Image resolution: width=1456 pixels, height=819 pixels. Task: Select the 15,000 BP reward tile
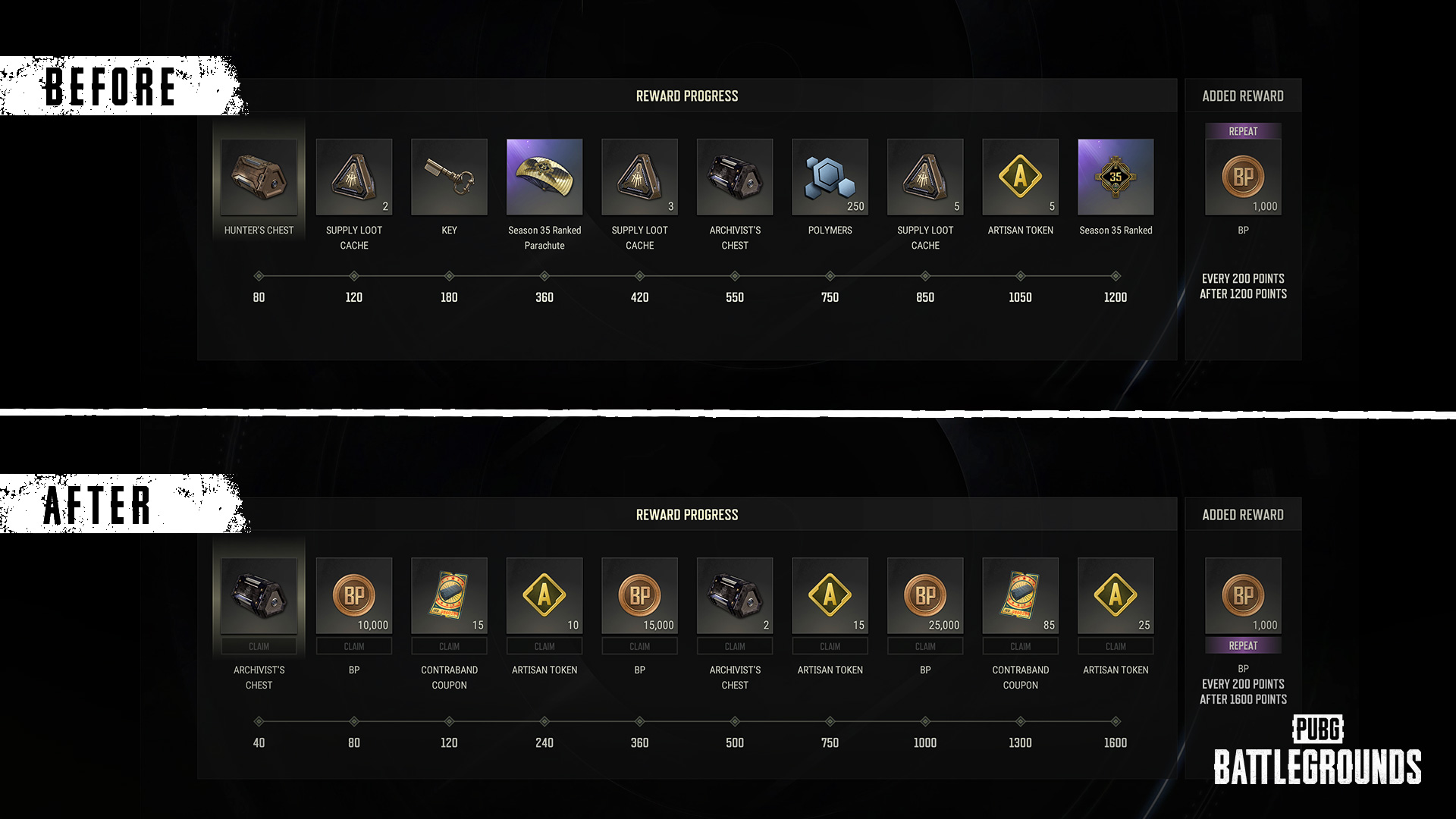click(x=639, y=595)
